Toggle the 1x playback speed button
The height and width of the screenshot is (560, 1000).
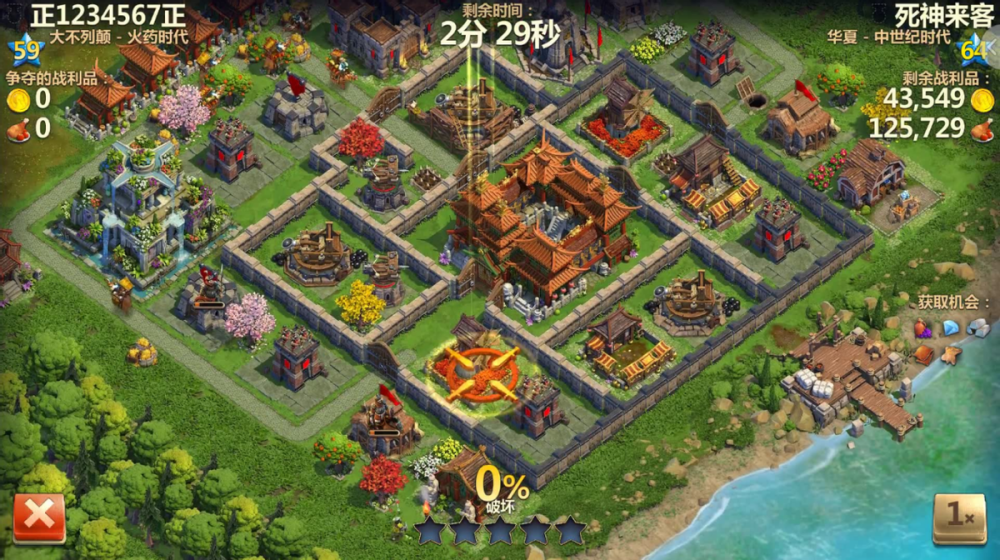click(958, 517)
